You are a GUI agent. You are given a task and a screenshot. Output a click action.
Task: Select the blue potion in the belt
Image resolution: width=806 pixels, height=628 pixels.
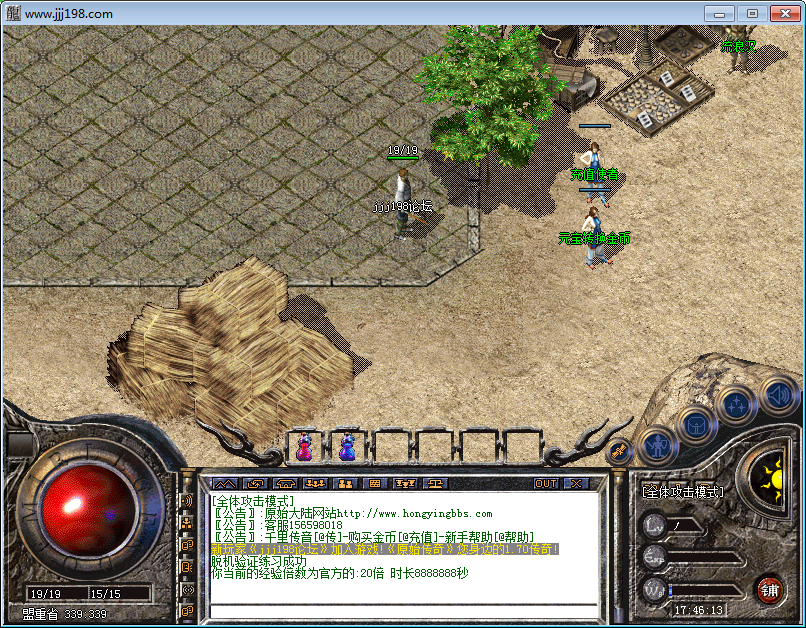click(347, 447)
